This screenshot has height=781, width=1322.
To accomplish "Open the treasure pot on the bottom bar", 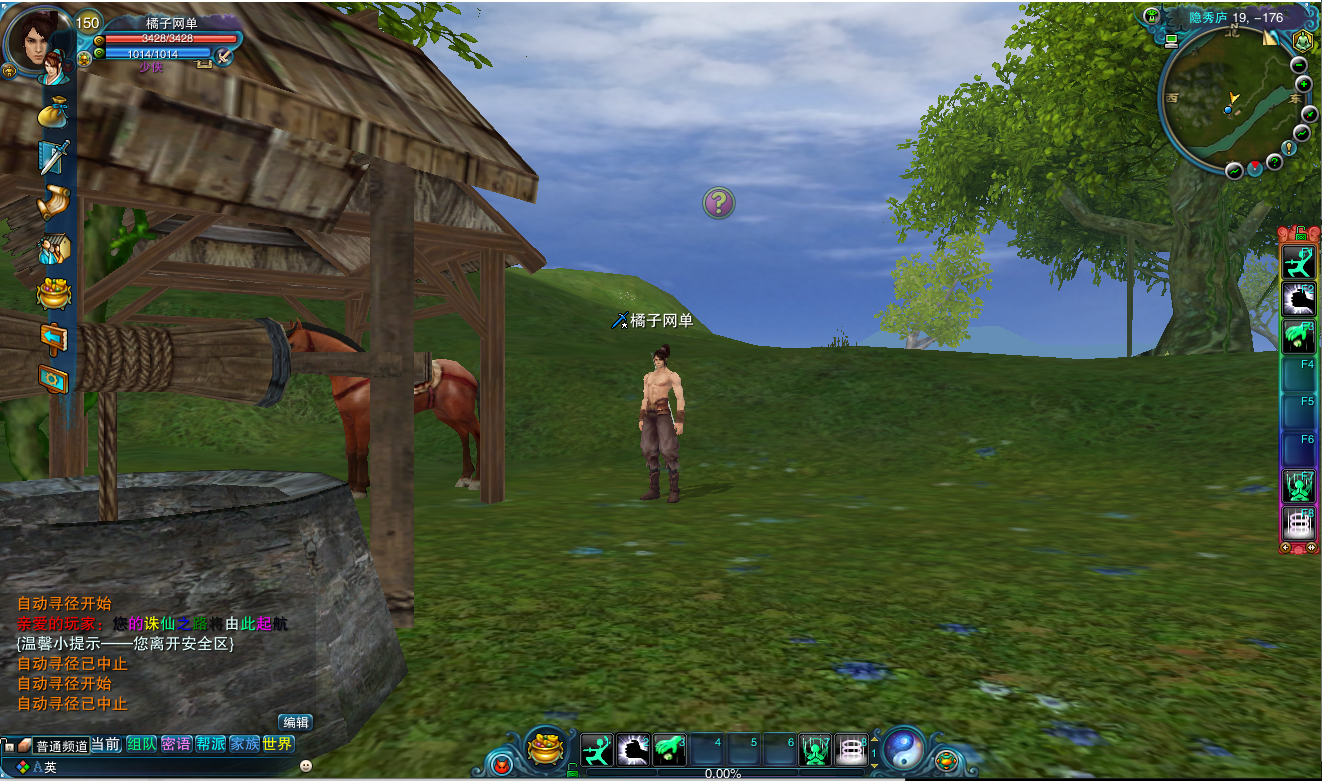I will [x=545, y=749].
